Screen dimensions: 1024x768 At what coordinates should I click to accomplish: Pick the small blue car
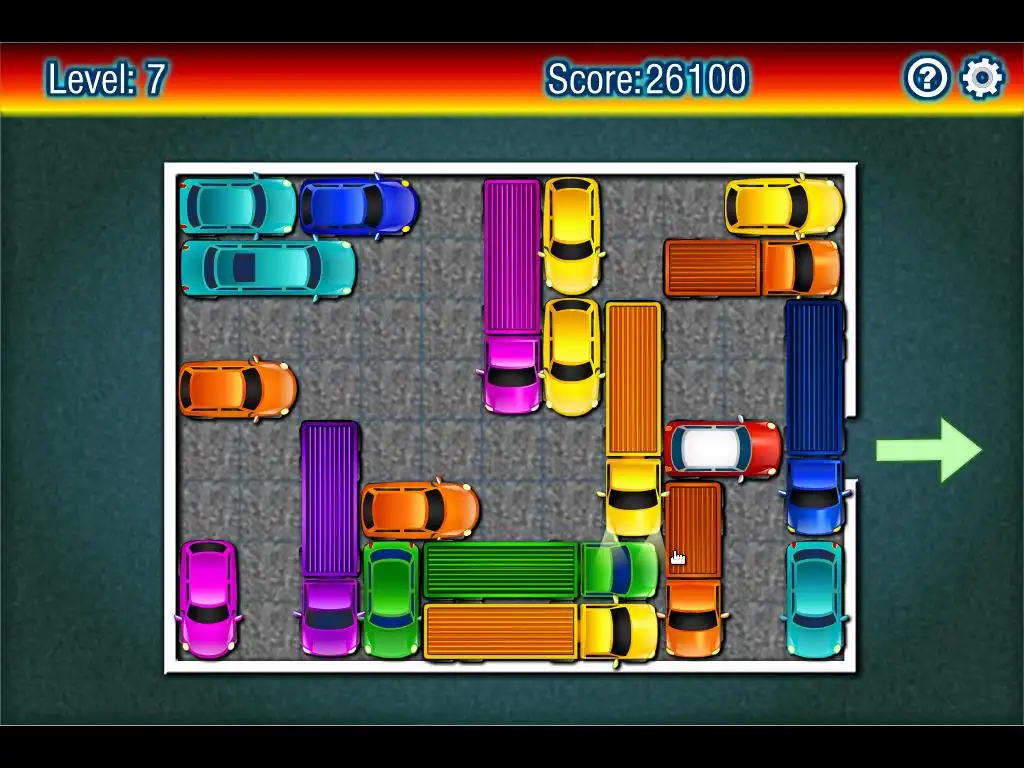[358, 205]
